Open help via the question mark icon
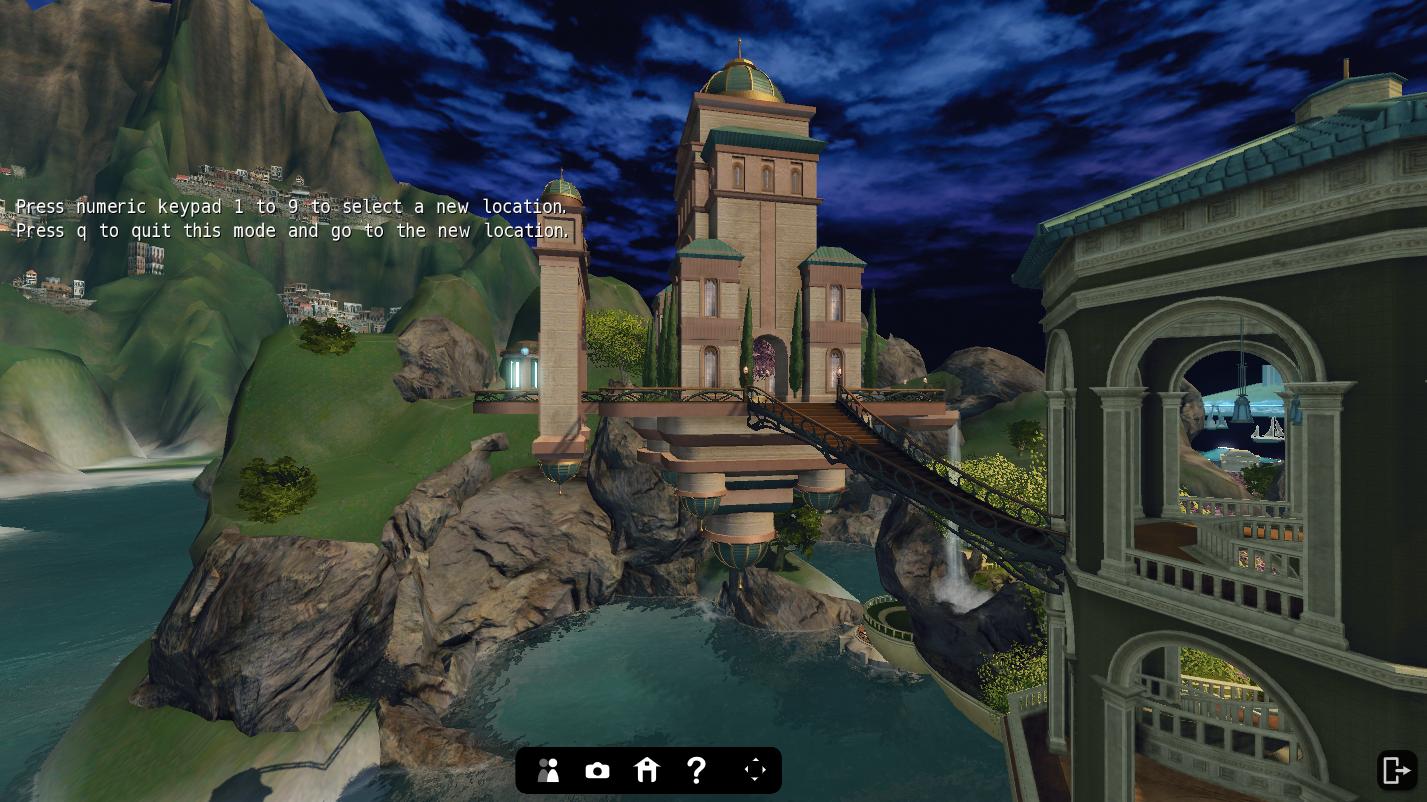1427x802 pixels. [696, 770]
